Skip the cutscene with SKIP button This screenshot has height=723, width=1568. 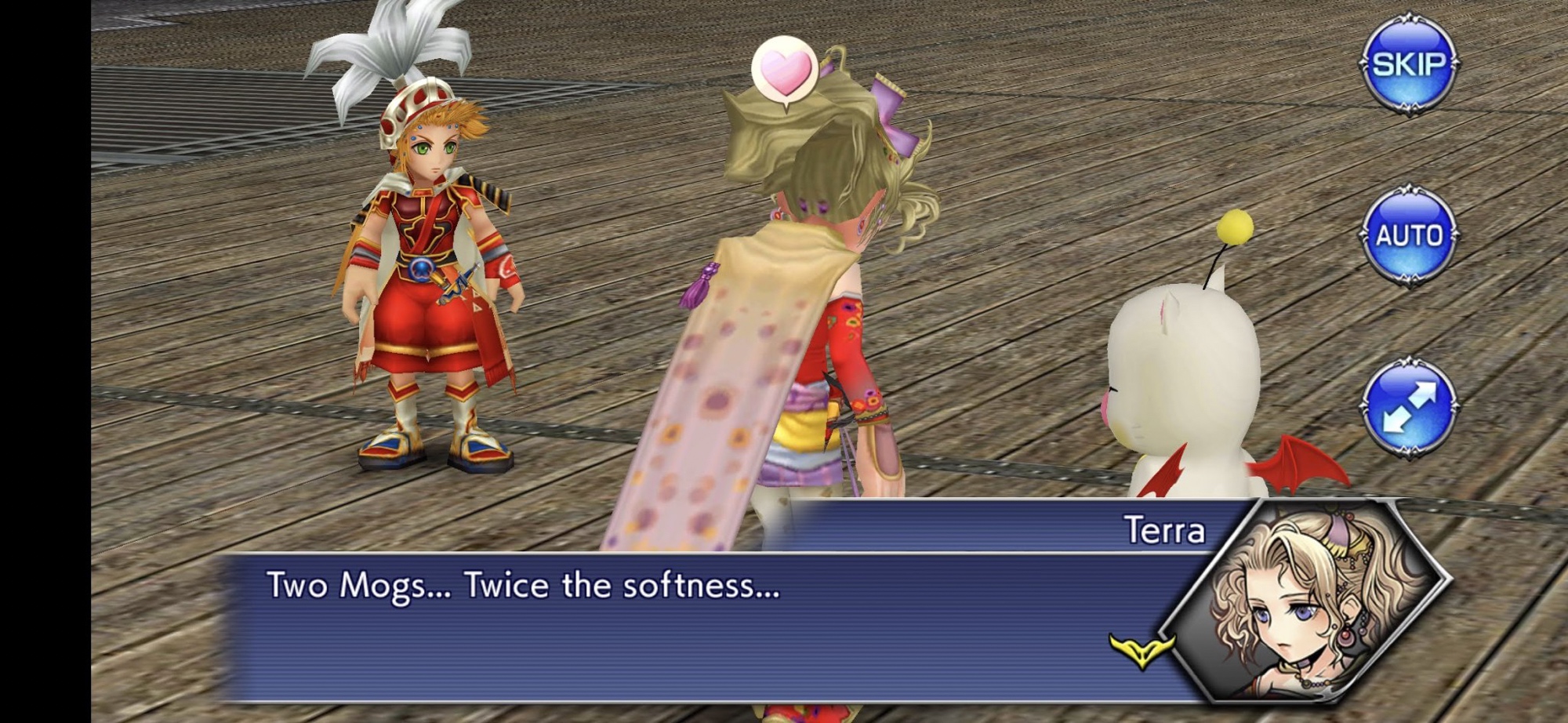point(1408,64)
